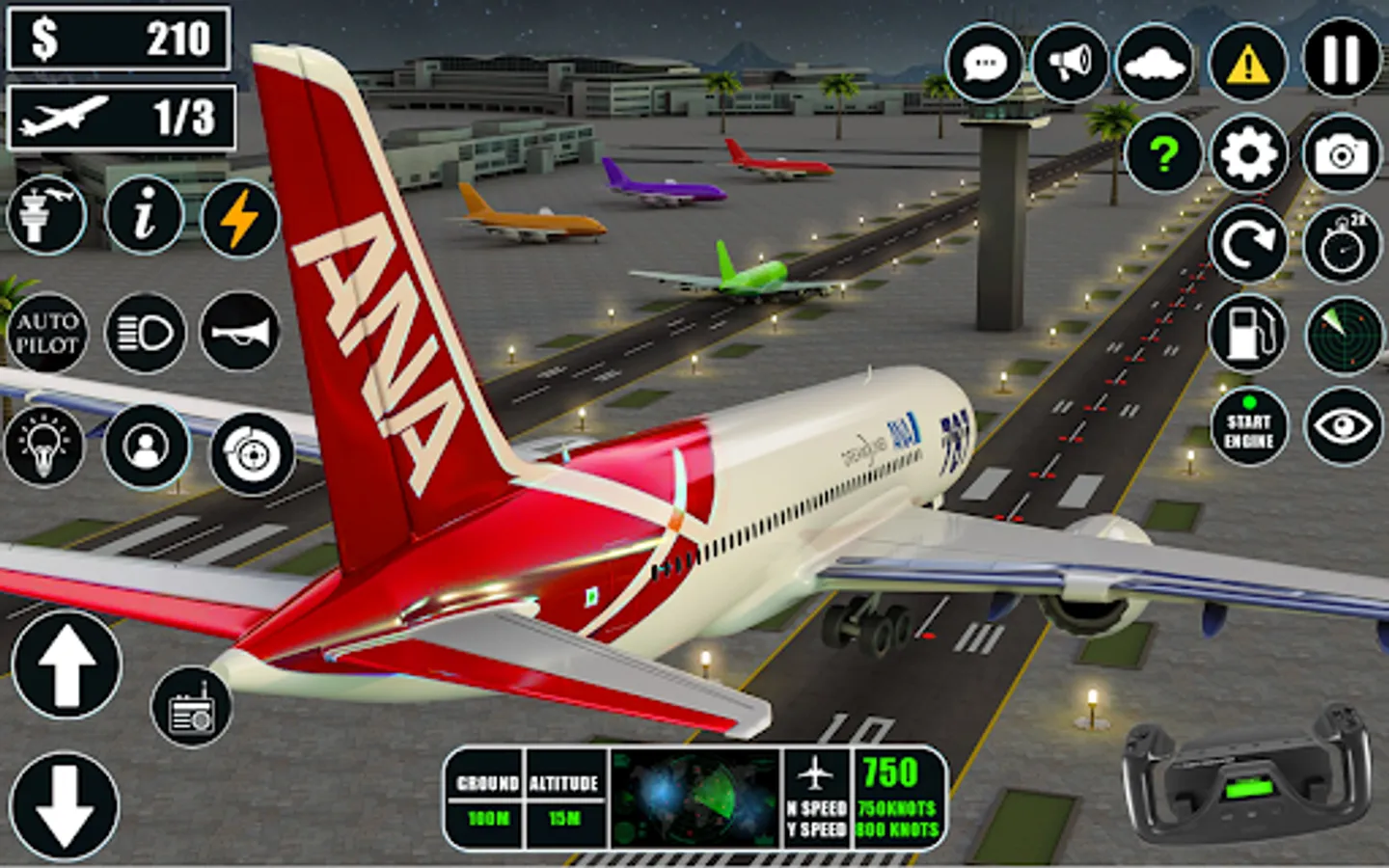
Task: Click the yellow warning triangle button
Action: 1247,64
